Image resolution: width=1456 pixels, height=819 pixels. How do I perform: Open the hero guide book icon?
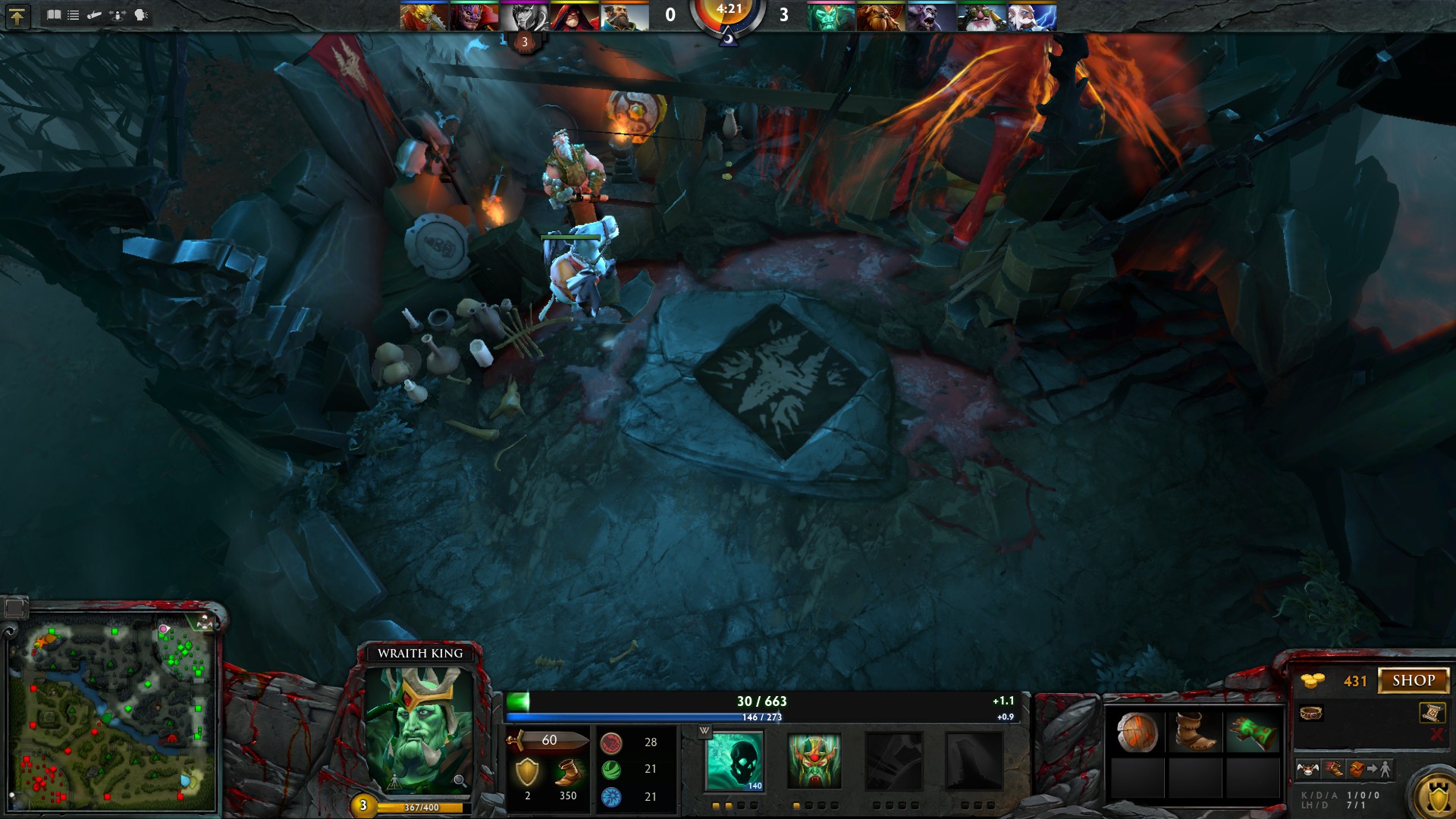point(54,15)
